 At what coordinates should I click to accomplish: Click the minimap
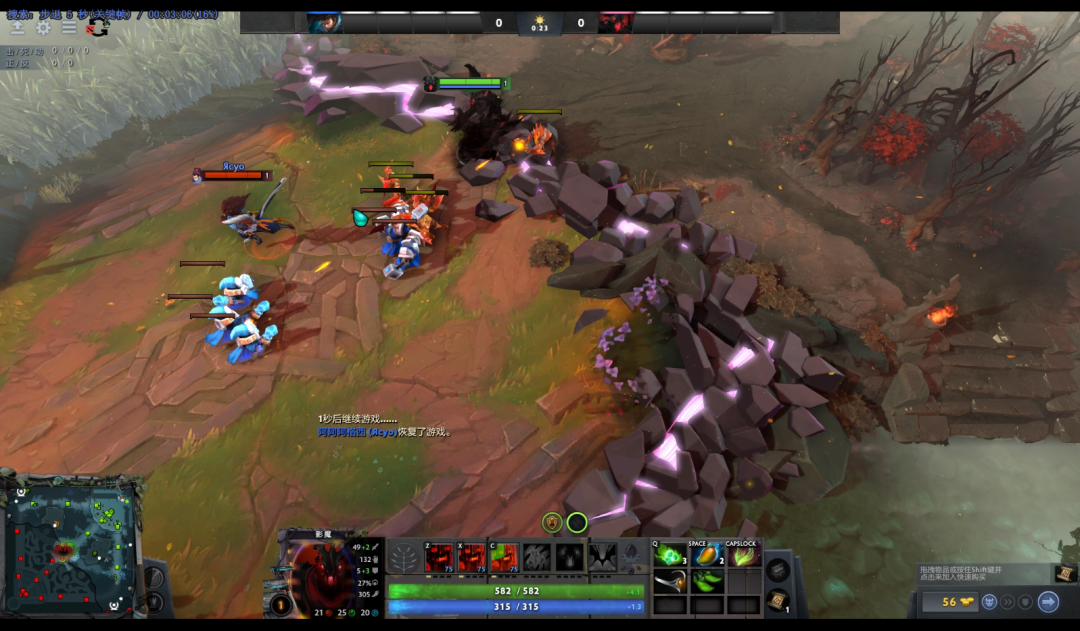pos(71,547)
